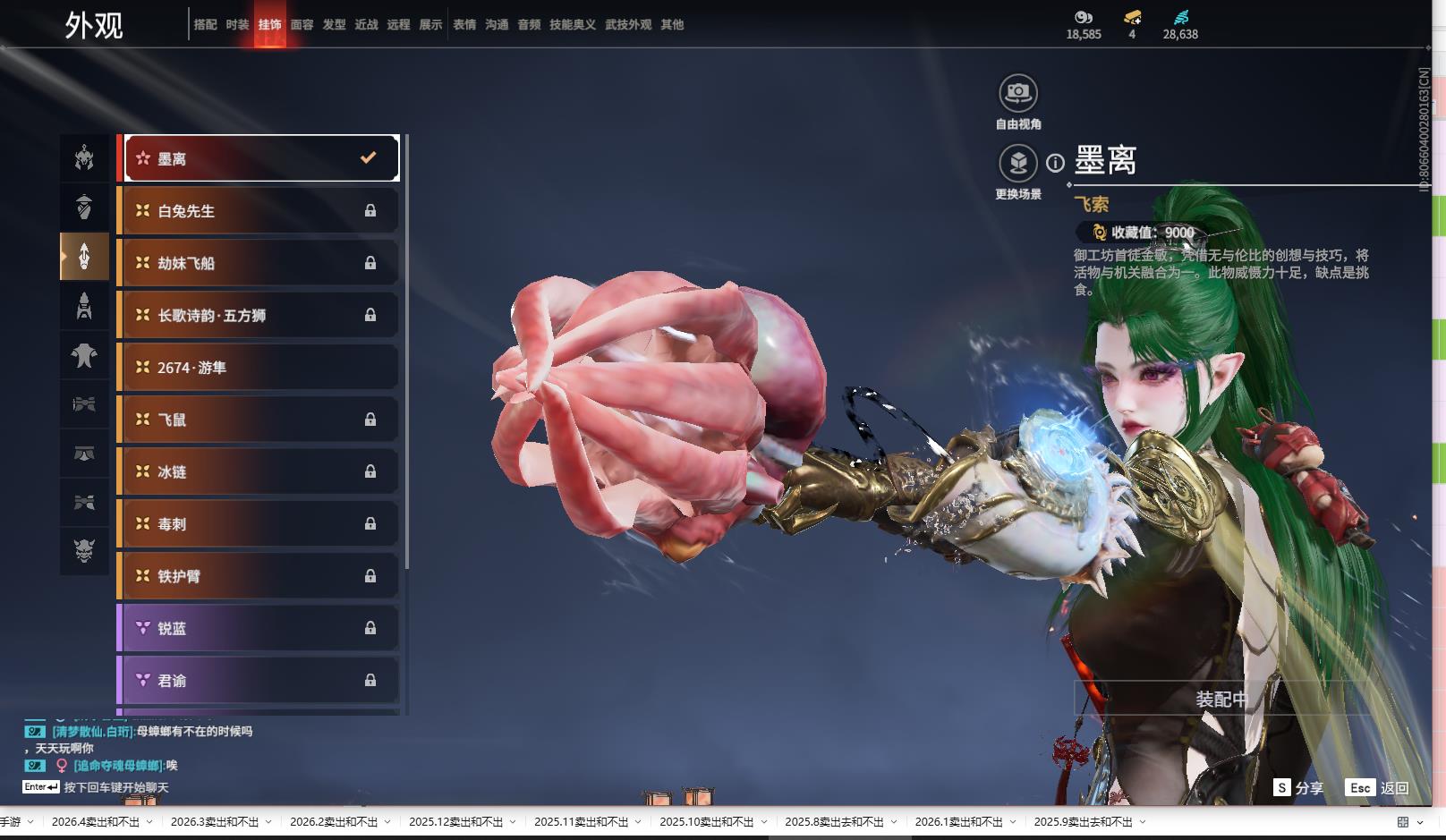Open the 搭配 tab

205,24
